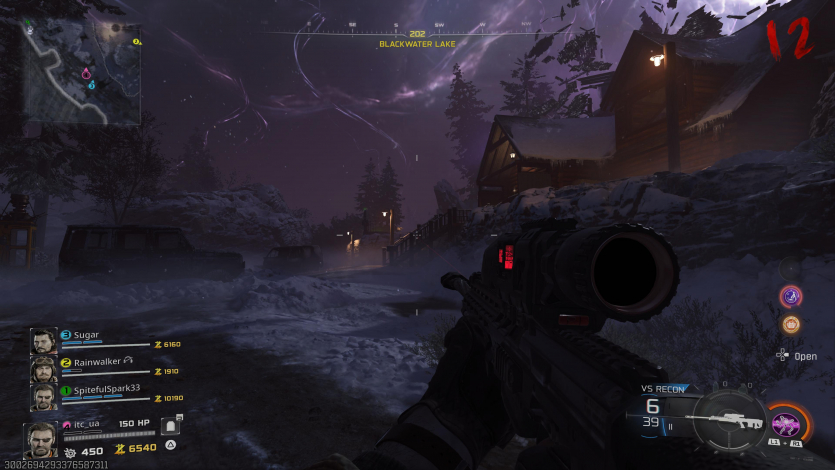Click the Blackwater Lake compass bar
Screen dimensions: 835x470
tap(417, 34)
